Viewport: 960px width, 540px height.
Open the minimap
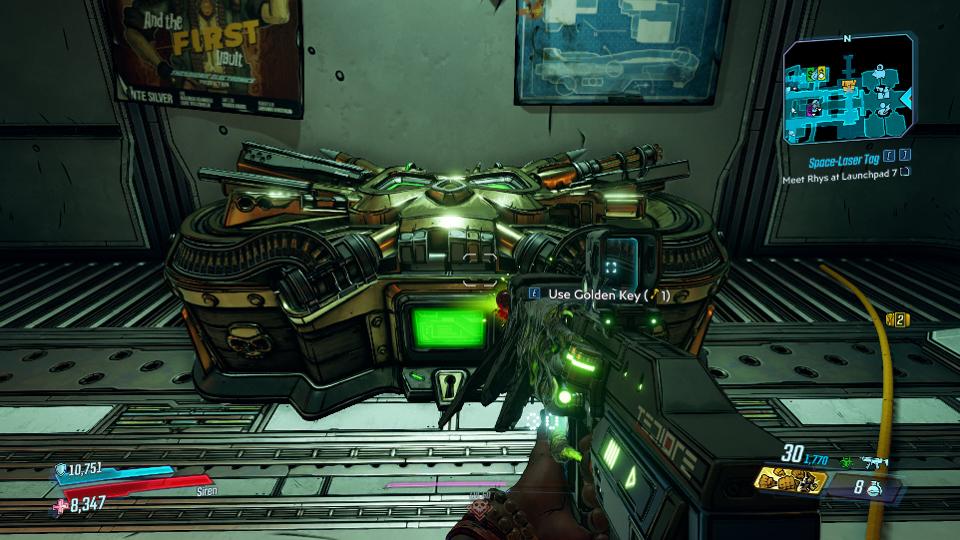point(849,90)
